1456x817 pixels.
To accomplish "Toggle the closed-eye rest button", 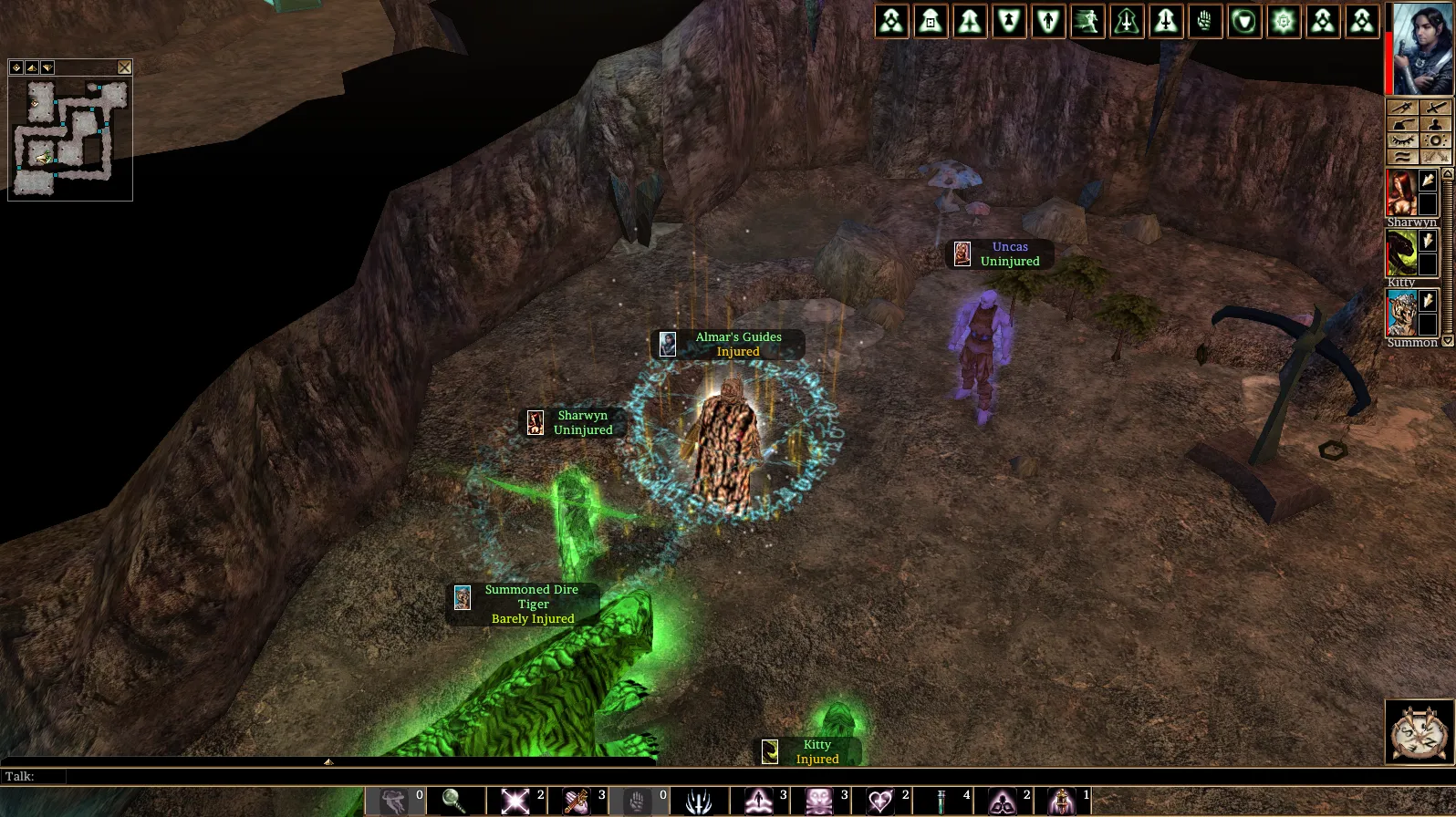I will [x=1403, y=140].
